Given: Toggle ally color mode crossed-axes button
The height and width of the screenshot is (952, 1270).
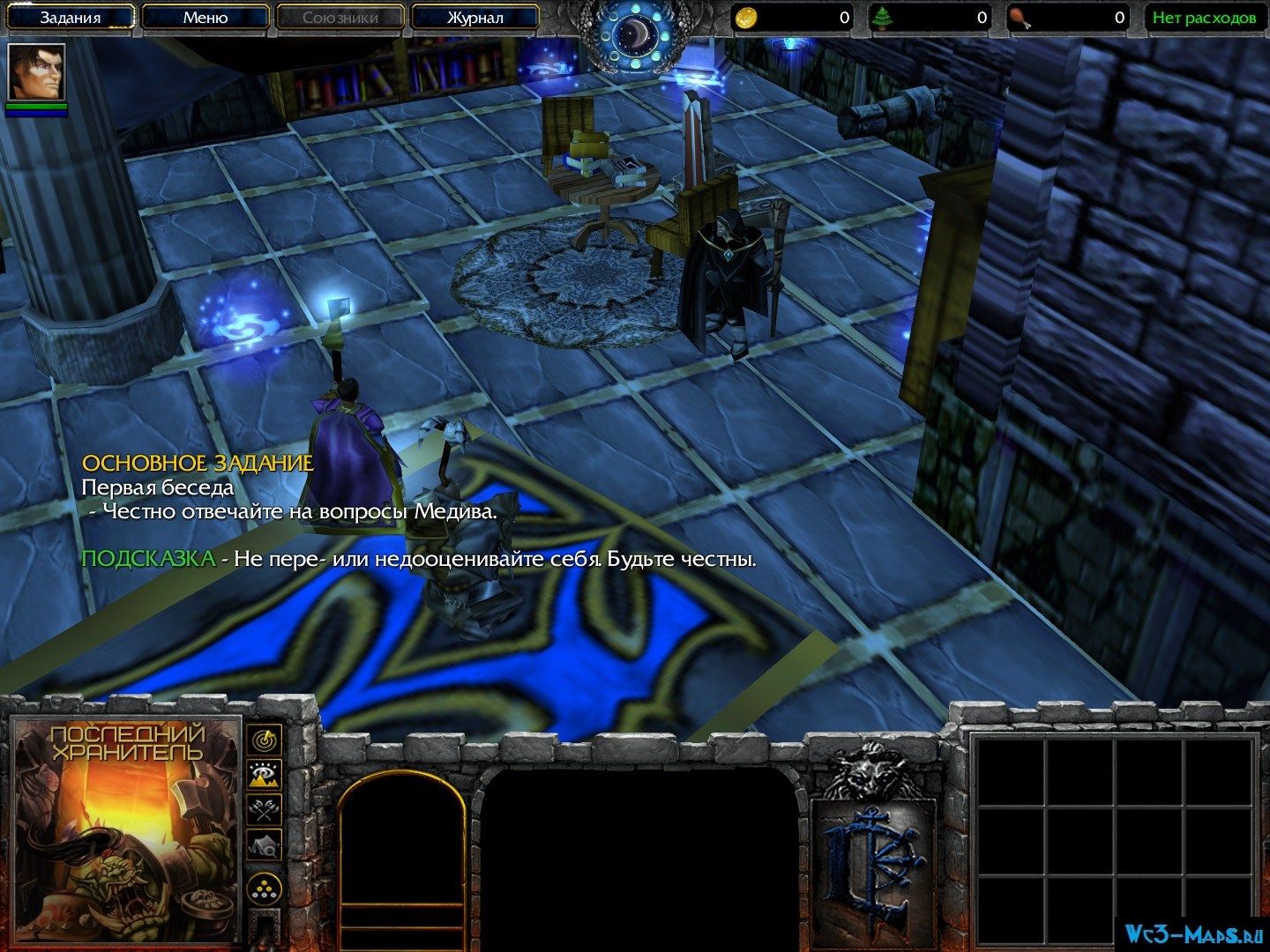Looking at the screenshot, I should [x=264, y=808].
